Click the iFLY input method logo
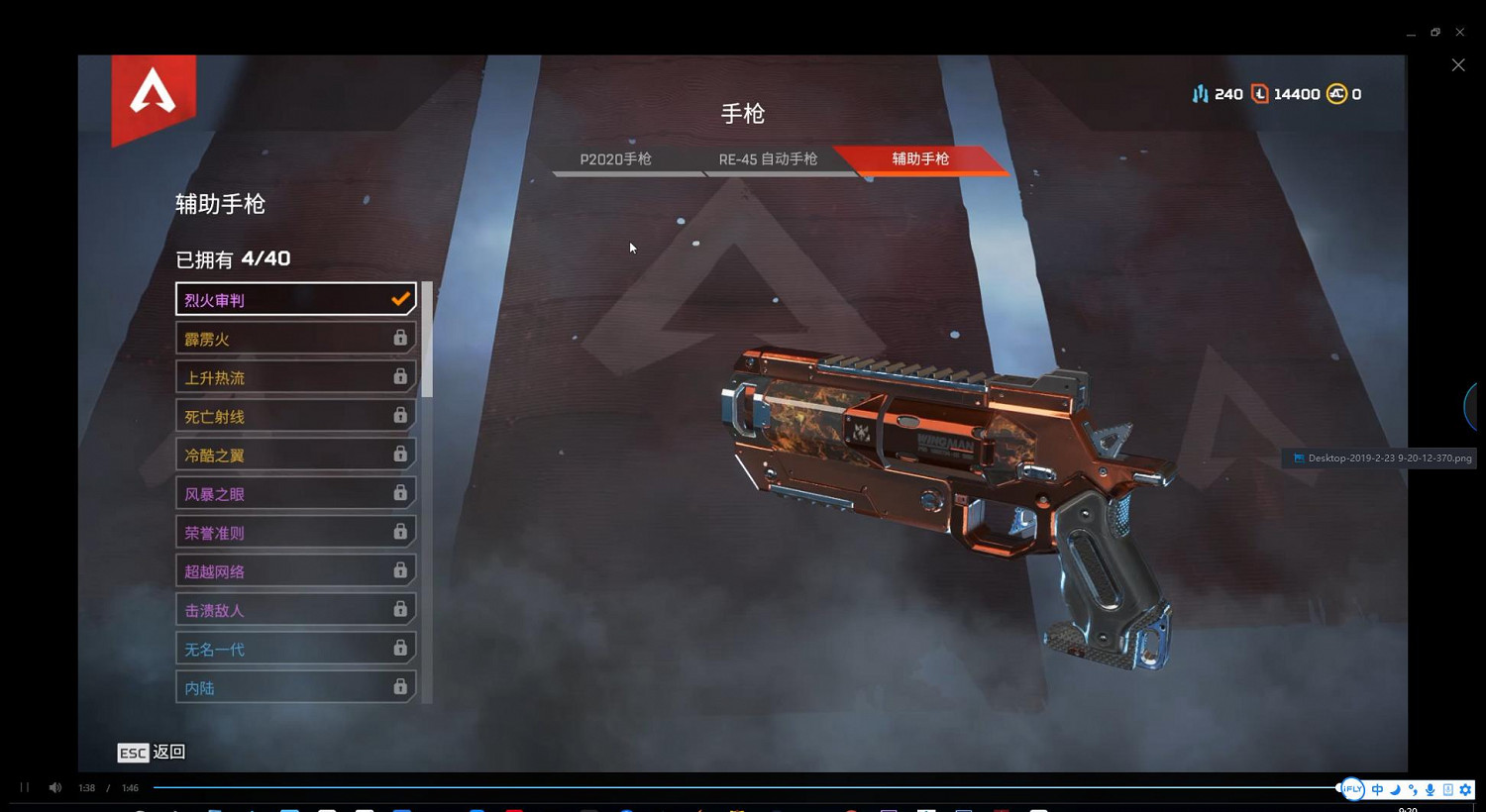This screenshot has height=812, width=1486. tap(1351, 789)
